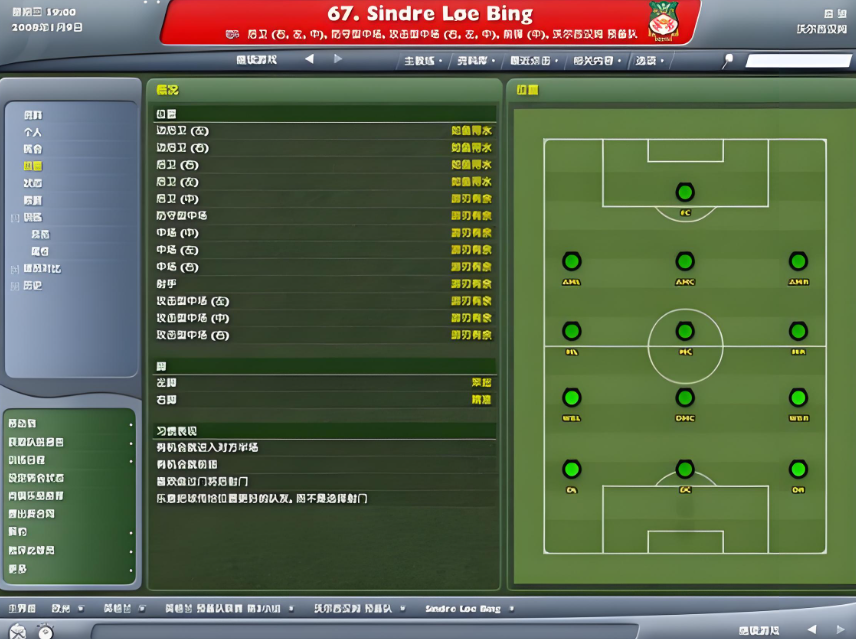Viewport: 856px width, 639px height.
Task: Open the Sindre Loe Bing breadcrumb
Action: [x=462, y=609]
